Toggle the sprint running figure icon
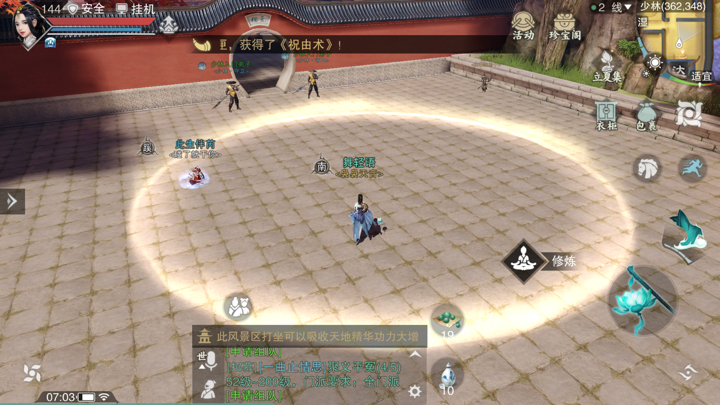 [692, 168]
